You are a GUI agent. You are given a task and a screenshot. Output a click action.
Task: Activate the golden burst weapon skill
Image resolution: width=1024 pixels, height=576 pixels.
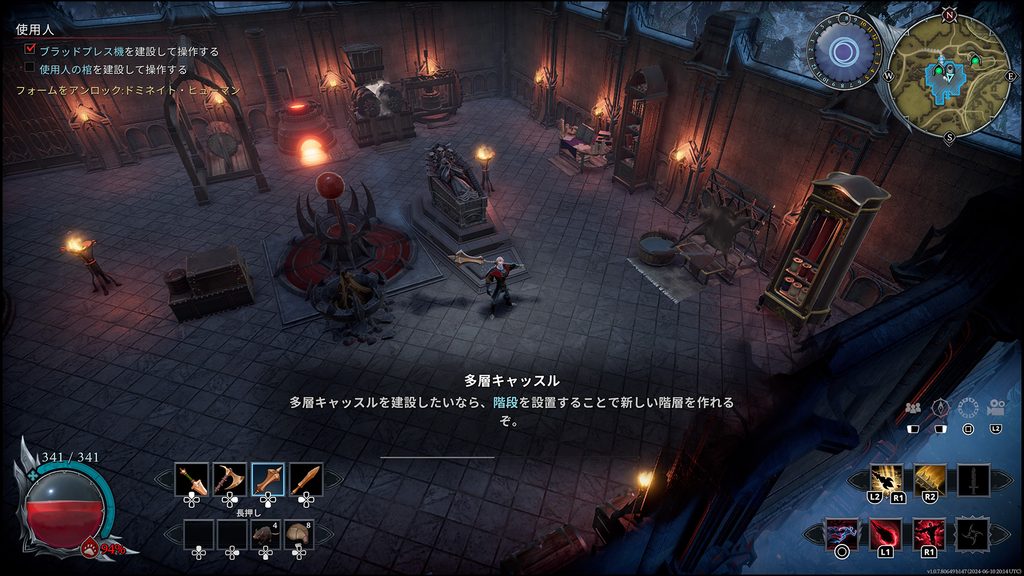[x=886, y=481]
